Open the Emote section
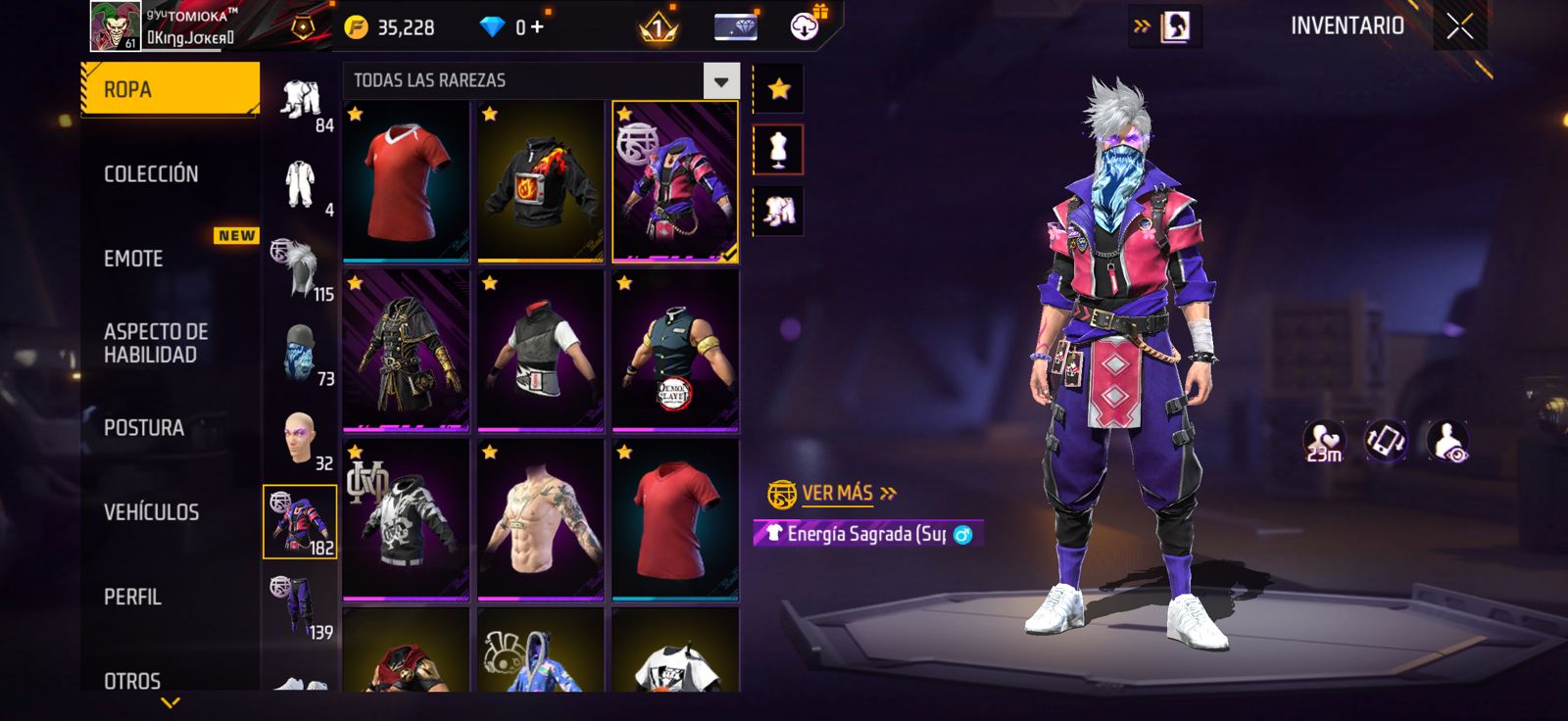Viewport: 1568px width, 721px height. tap(133, 259)
